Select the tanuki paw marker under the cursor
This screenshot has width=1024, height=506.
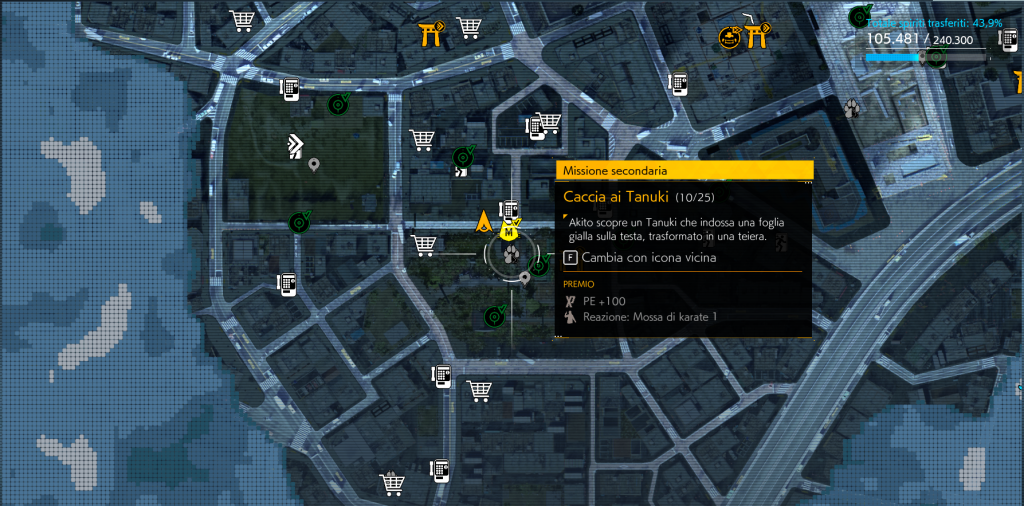511,254
